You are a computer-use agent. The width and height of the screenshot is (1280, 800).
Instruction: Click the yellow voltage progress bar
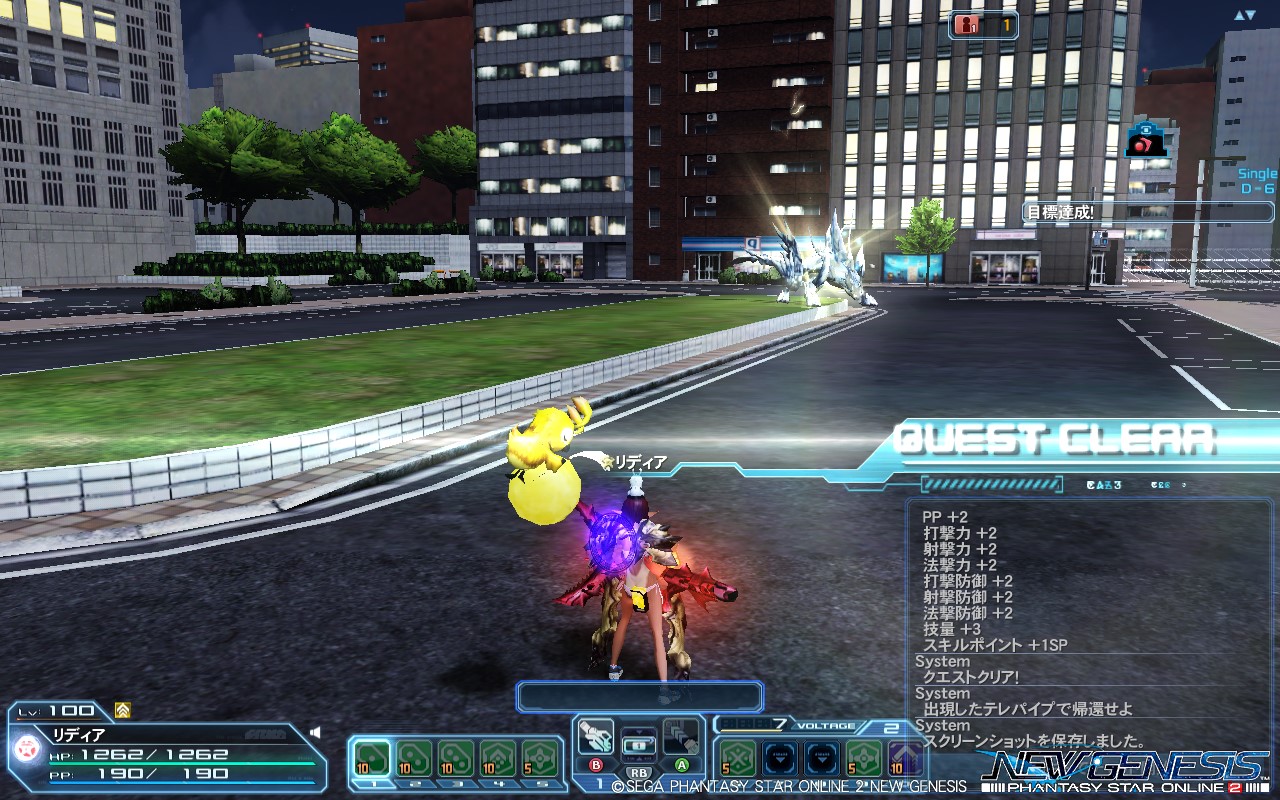point(751,729)
